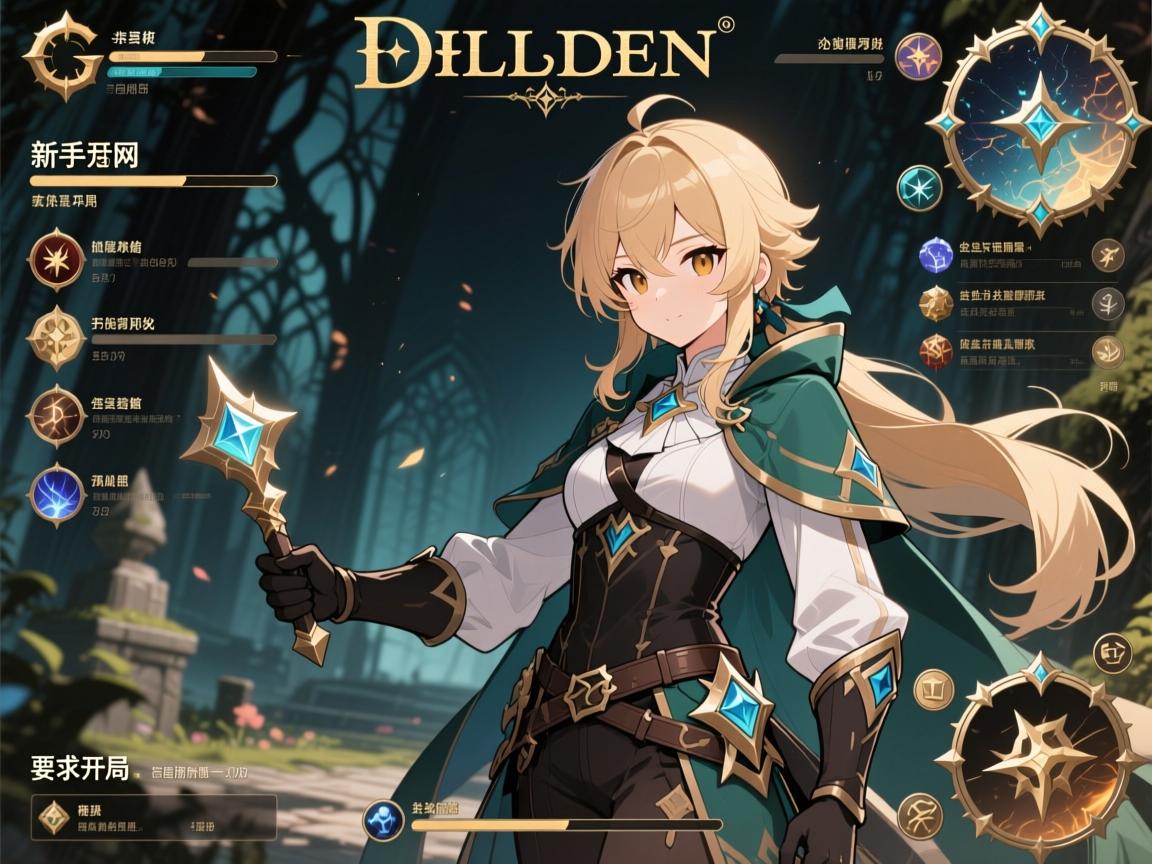The height and width of the screenshot is (864, 1152).
Task: Click the round rune button beside blue gem
Action: pyautogui.click(x=1108, y=255)
